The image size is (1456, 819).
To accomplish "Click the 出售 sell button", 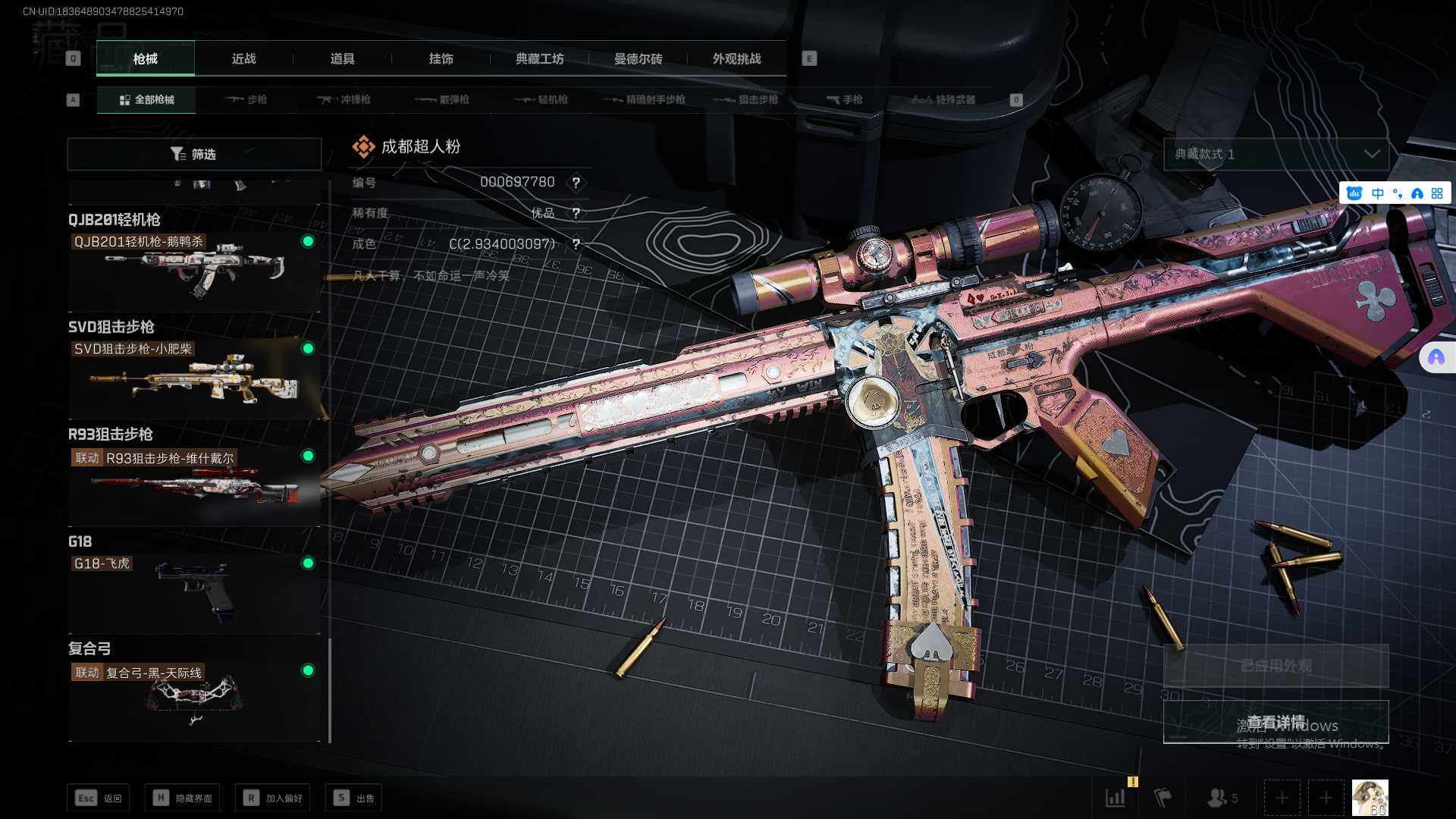I will 354,798.
